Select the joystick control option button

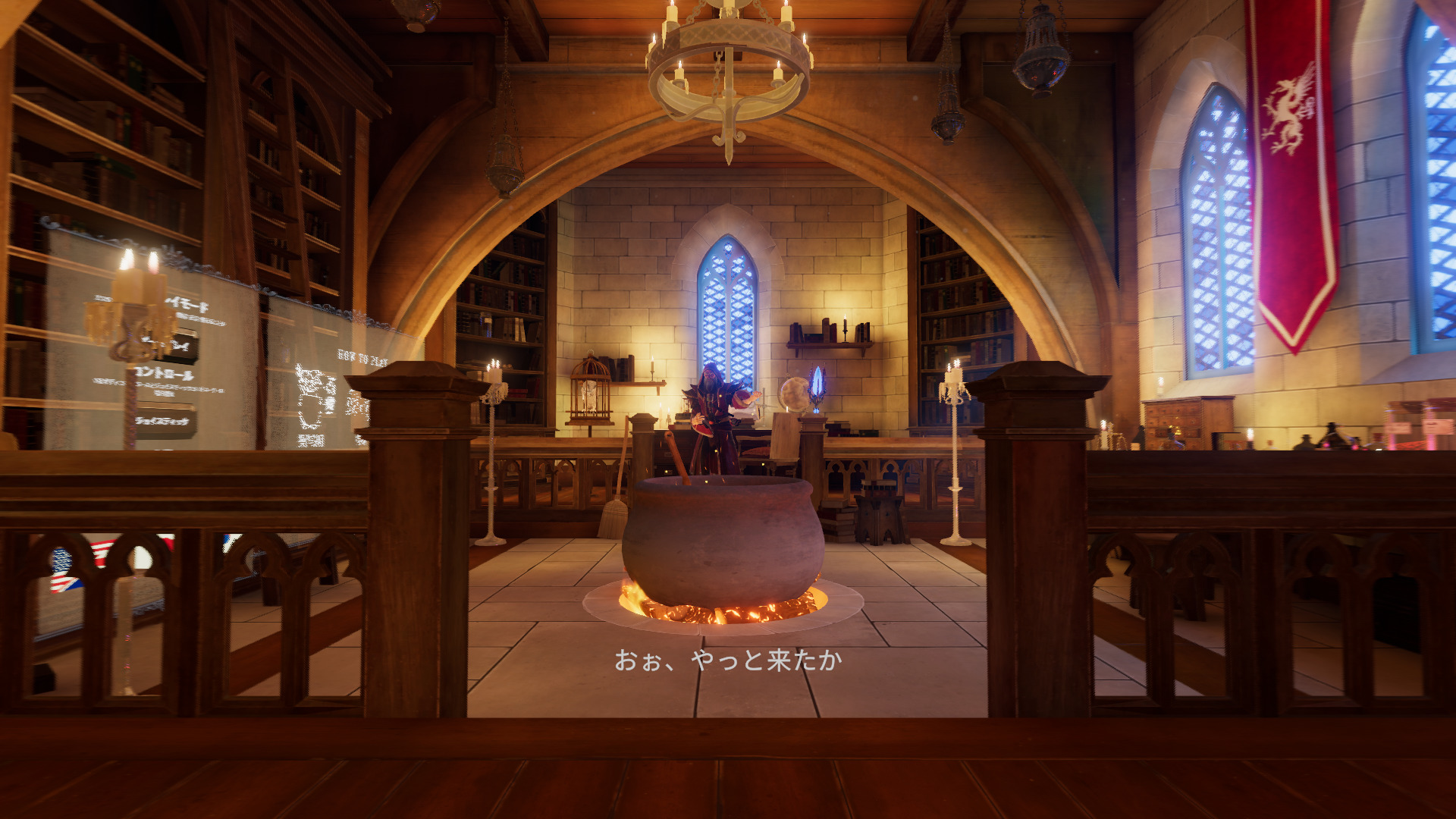pyautogui.click(x=164, y=422)
